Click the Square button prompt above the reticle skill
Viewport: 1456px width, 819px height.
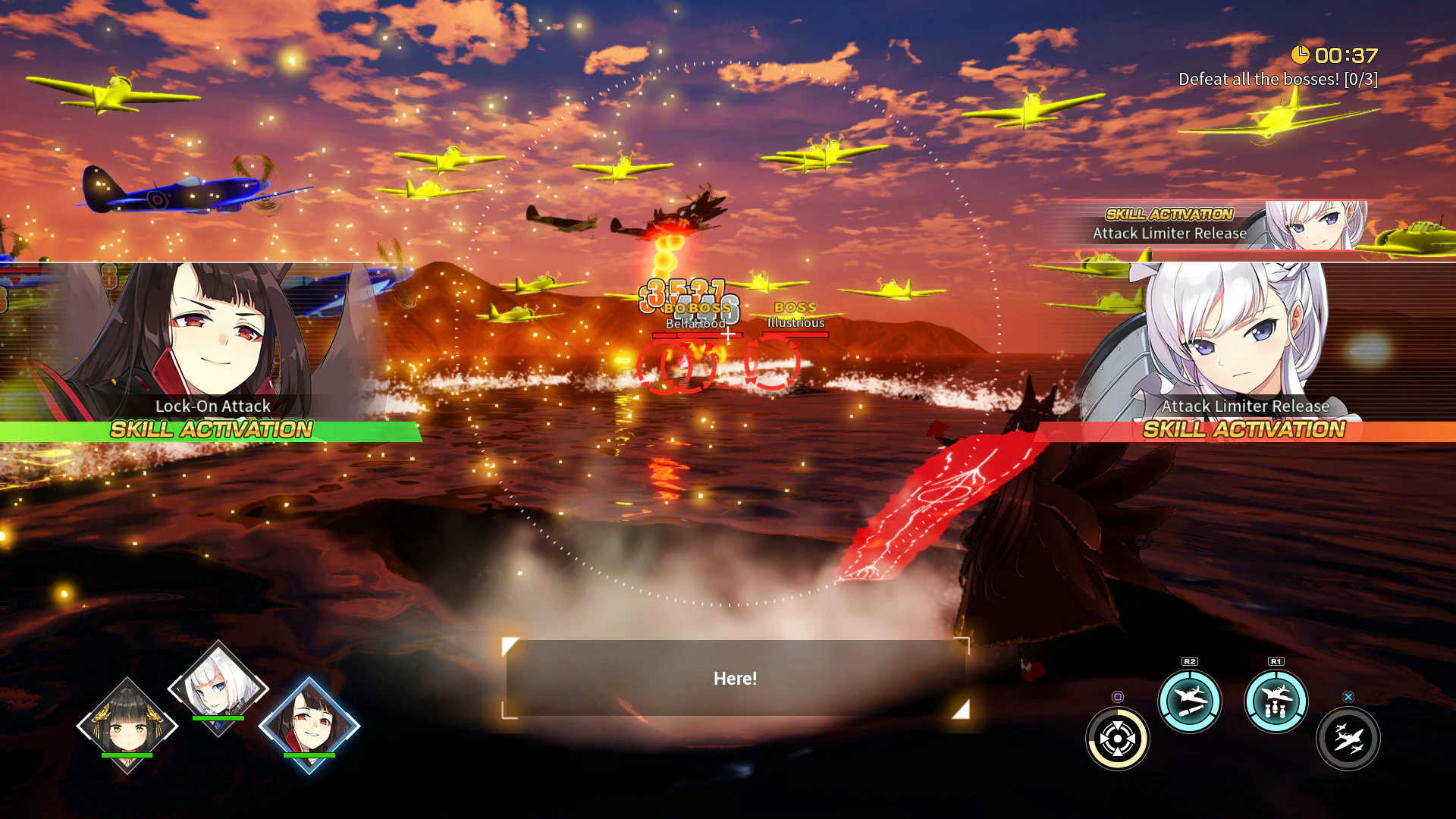pos(1116,698)
